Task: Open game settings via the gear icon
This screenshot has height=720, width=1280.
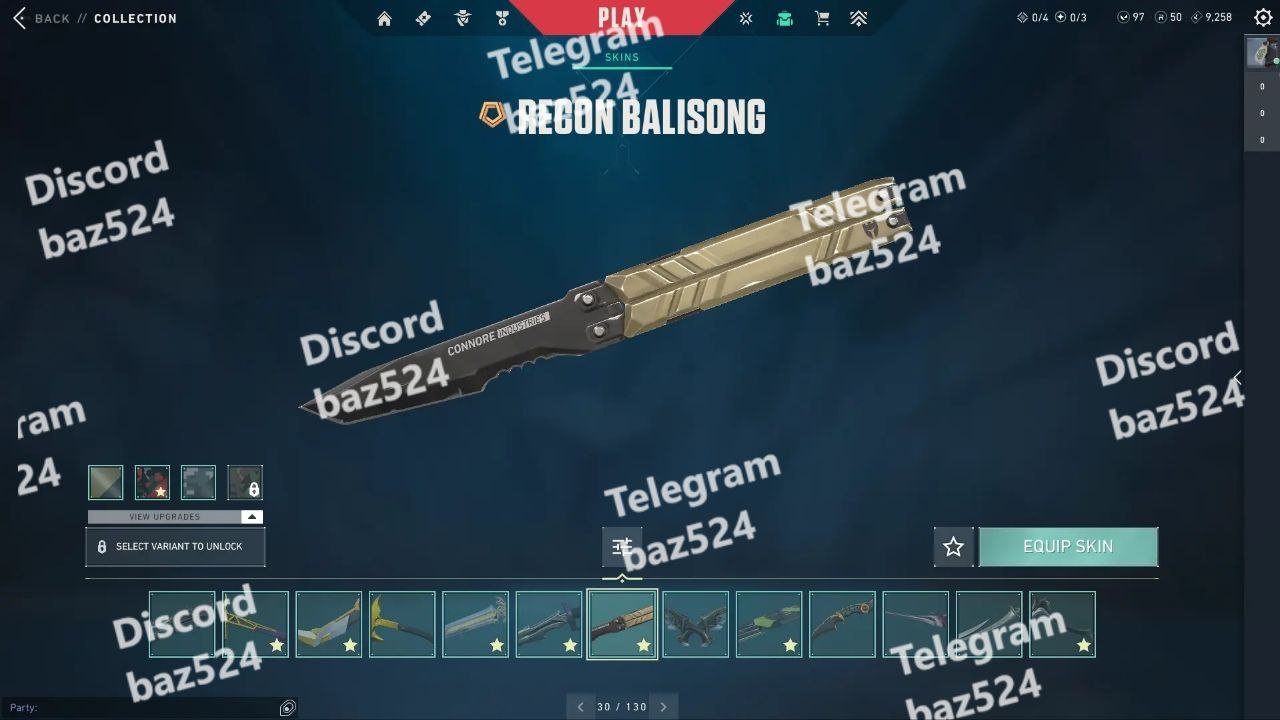Action: (x=1263, y=17)
